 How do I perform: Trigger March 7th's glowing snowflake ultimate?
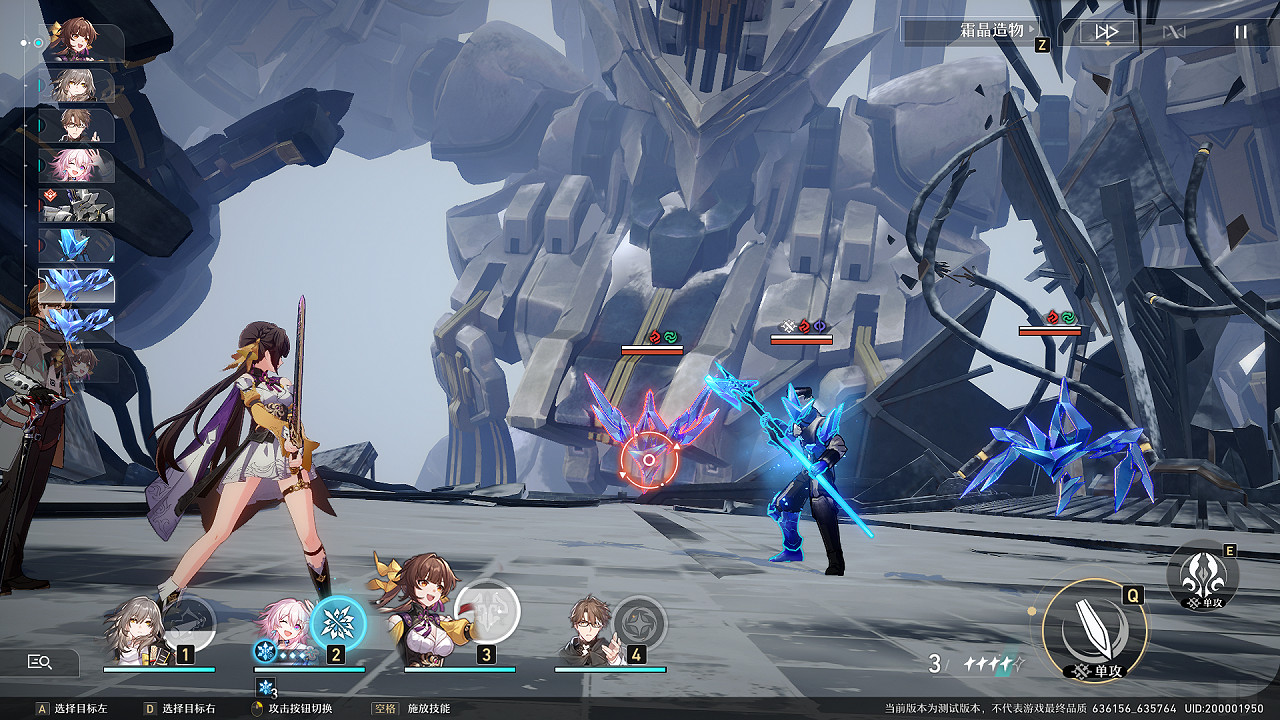point(337,623)
